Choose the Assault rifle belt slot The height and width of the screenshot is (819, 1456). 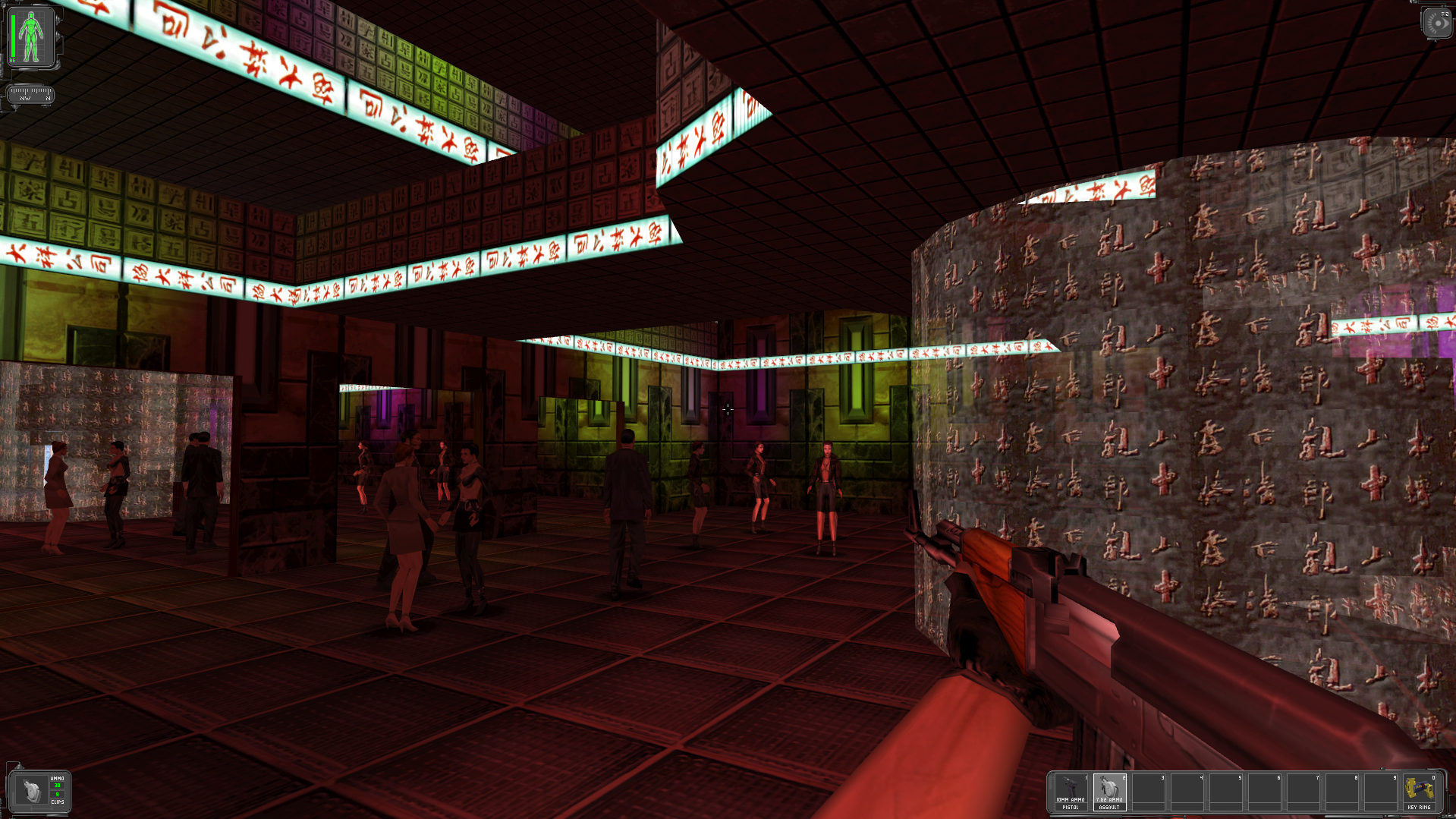click(x=1109, y=792)
